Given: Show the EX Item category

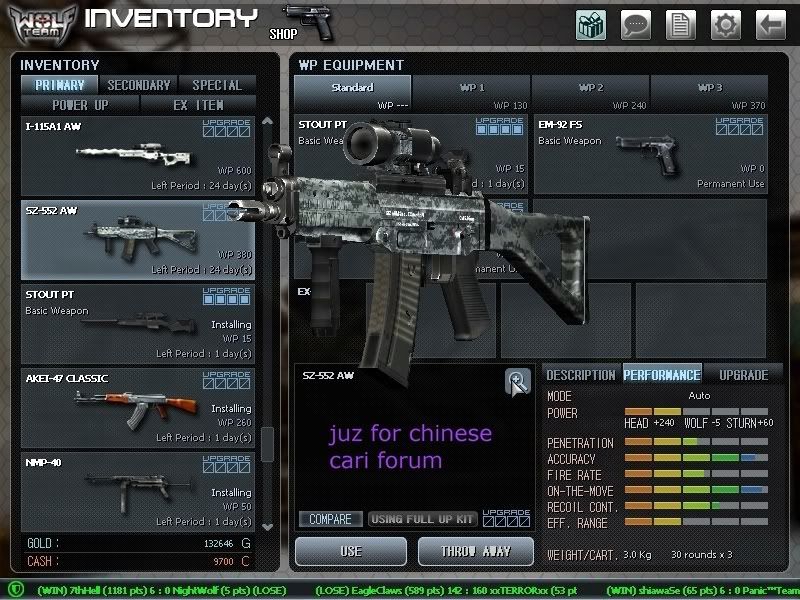Looking at the screenshot, I should click(x=198, y=104).
